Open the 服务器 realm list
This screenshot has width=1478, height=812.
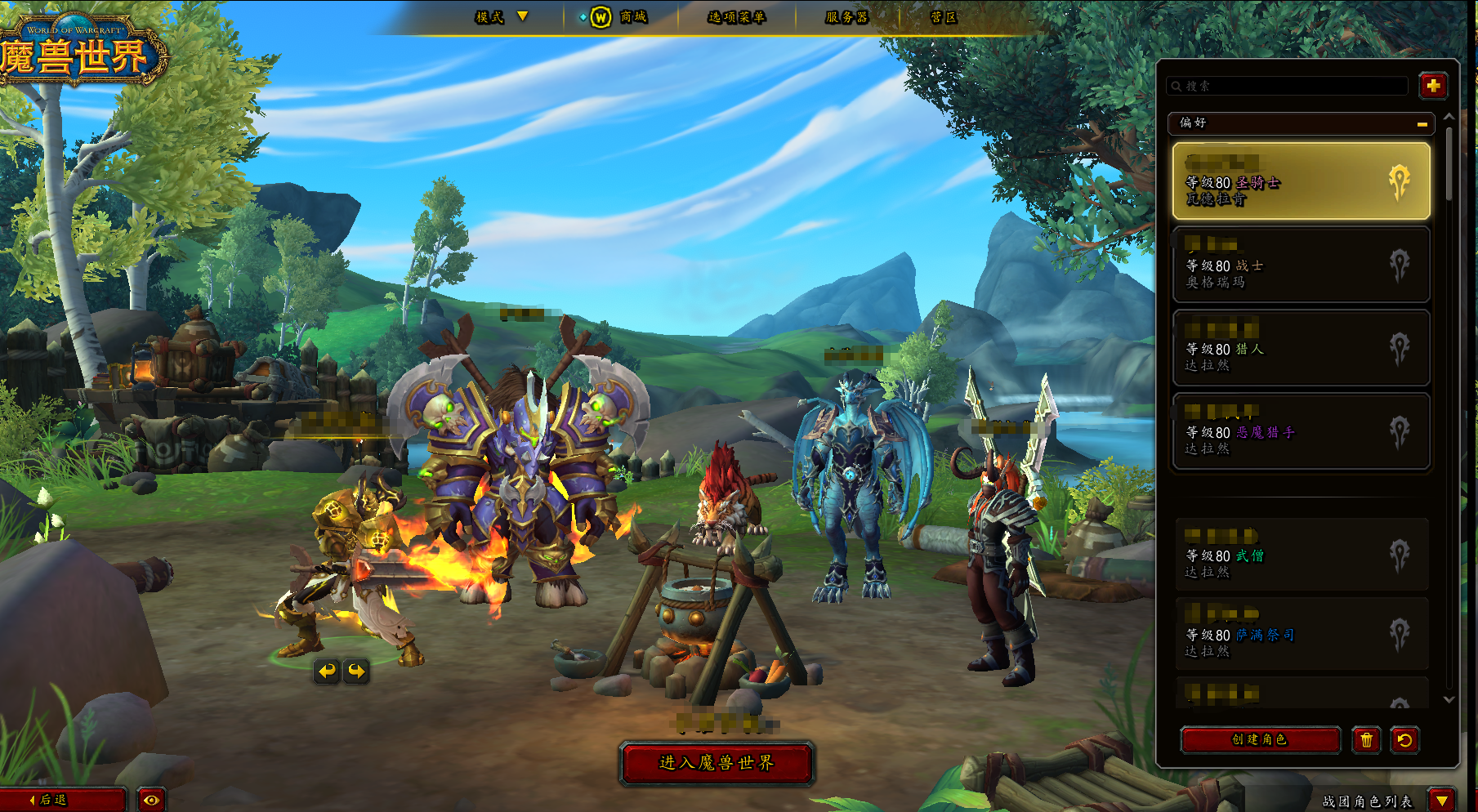tap(846, 17)
